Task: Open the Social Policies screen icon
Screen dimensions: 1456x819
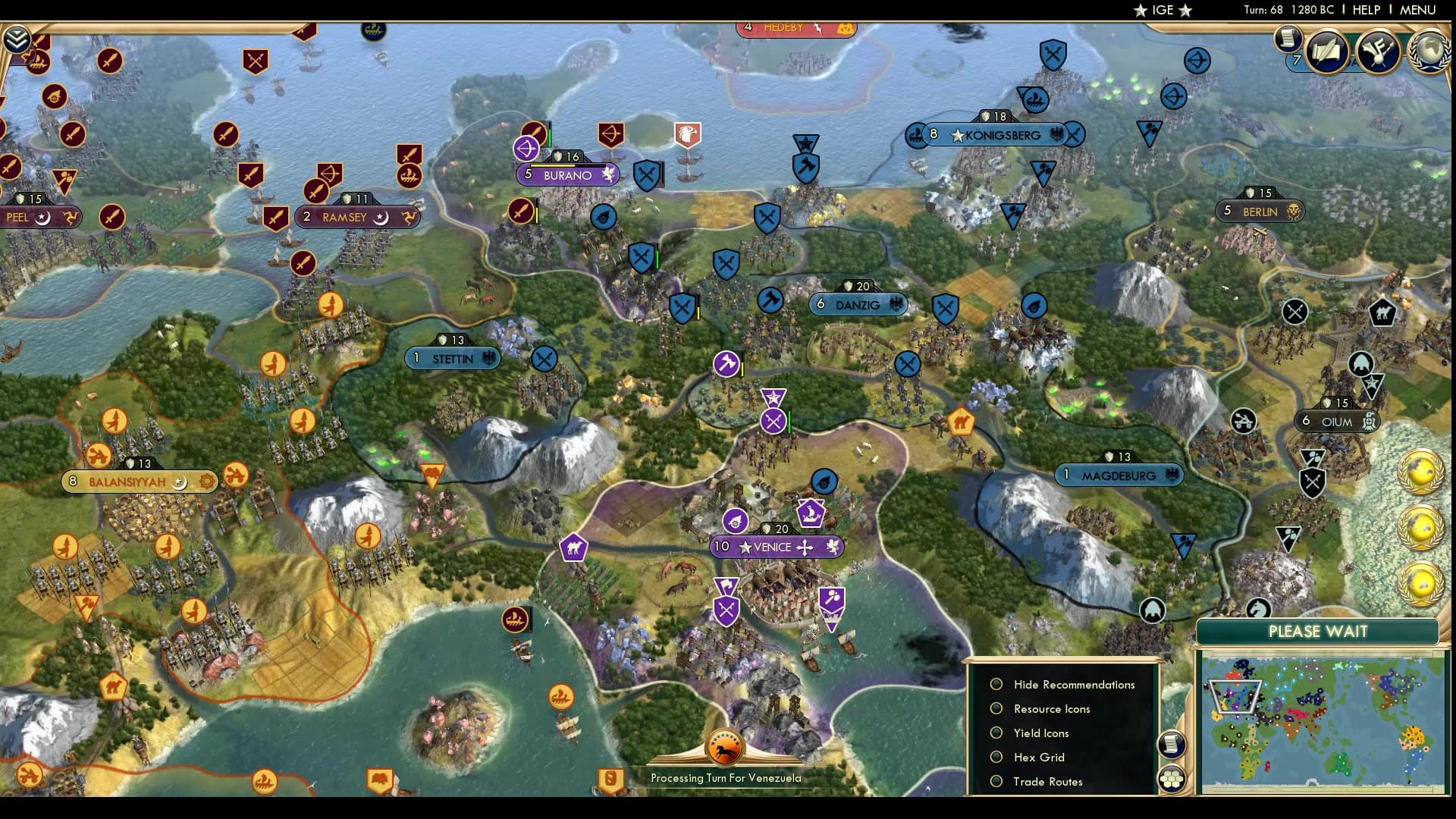Action: coord(1326,52)
